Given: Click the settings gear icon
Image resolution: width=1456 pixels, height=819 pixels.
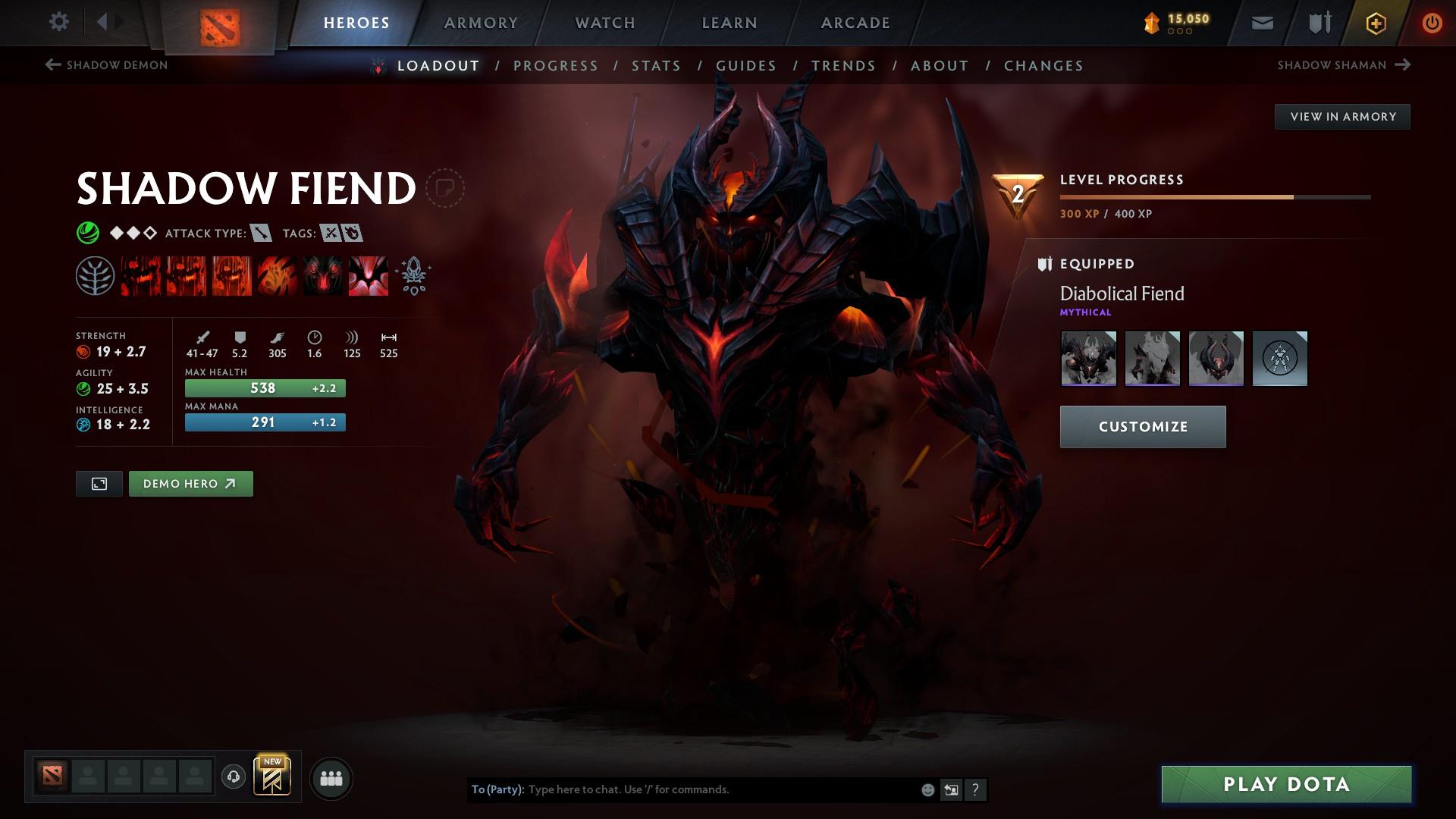Looking at the screenshot, I should (59, 22).
